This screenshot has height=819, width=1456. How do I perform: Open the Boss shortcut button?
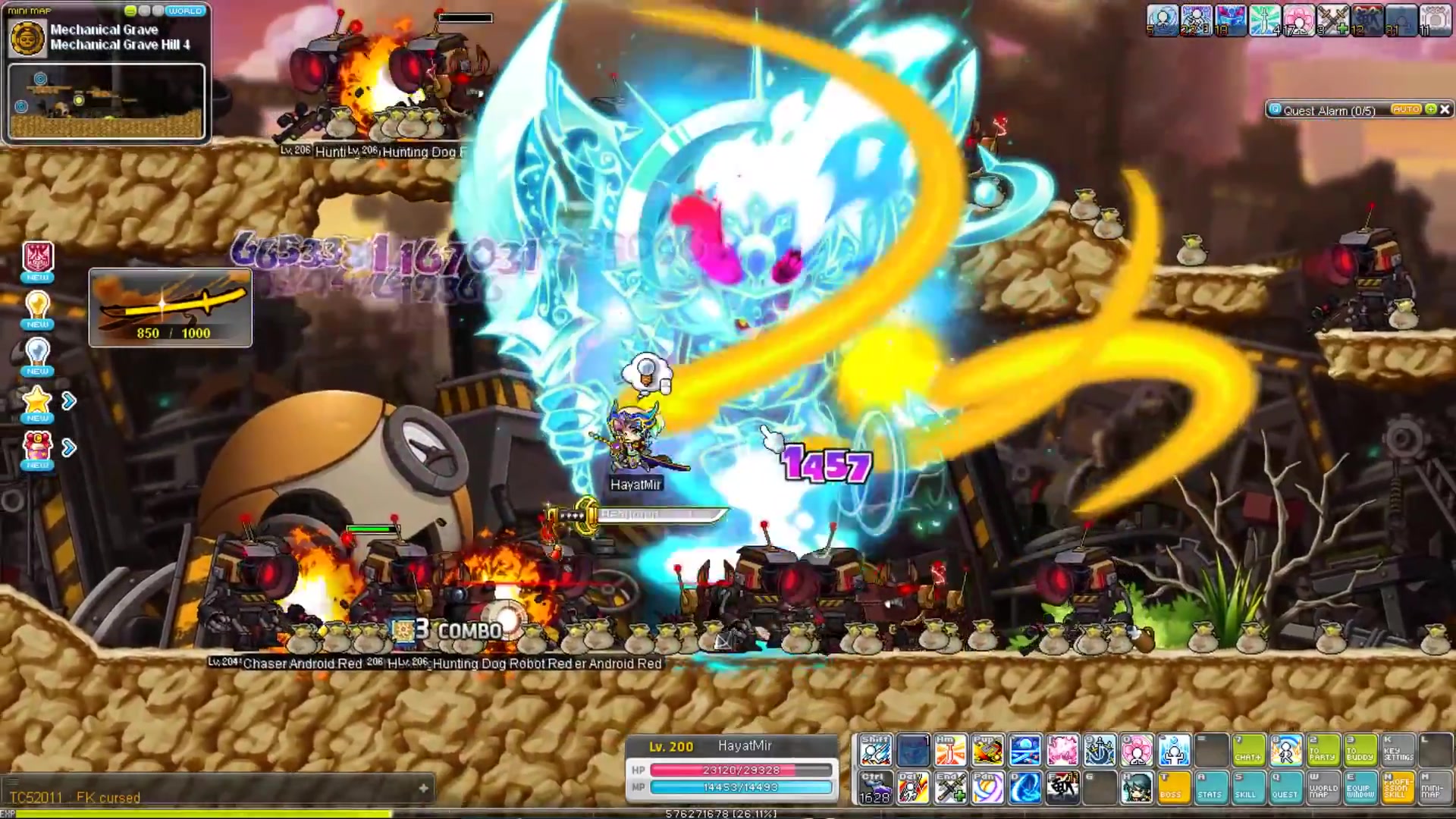(1172, 788)
